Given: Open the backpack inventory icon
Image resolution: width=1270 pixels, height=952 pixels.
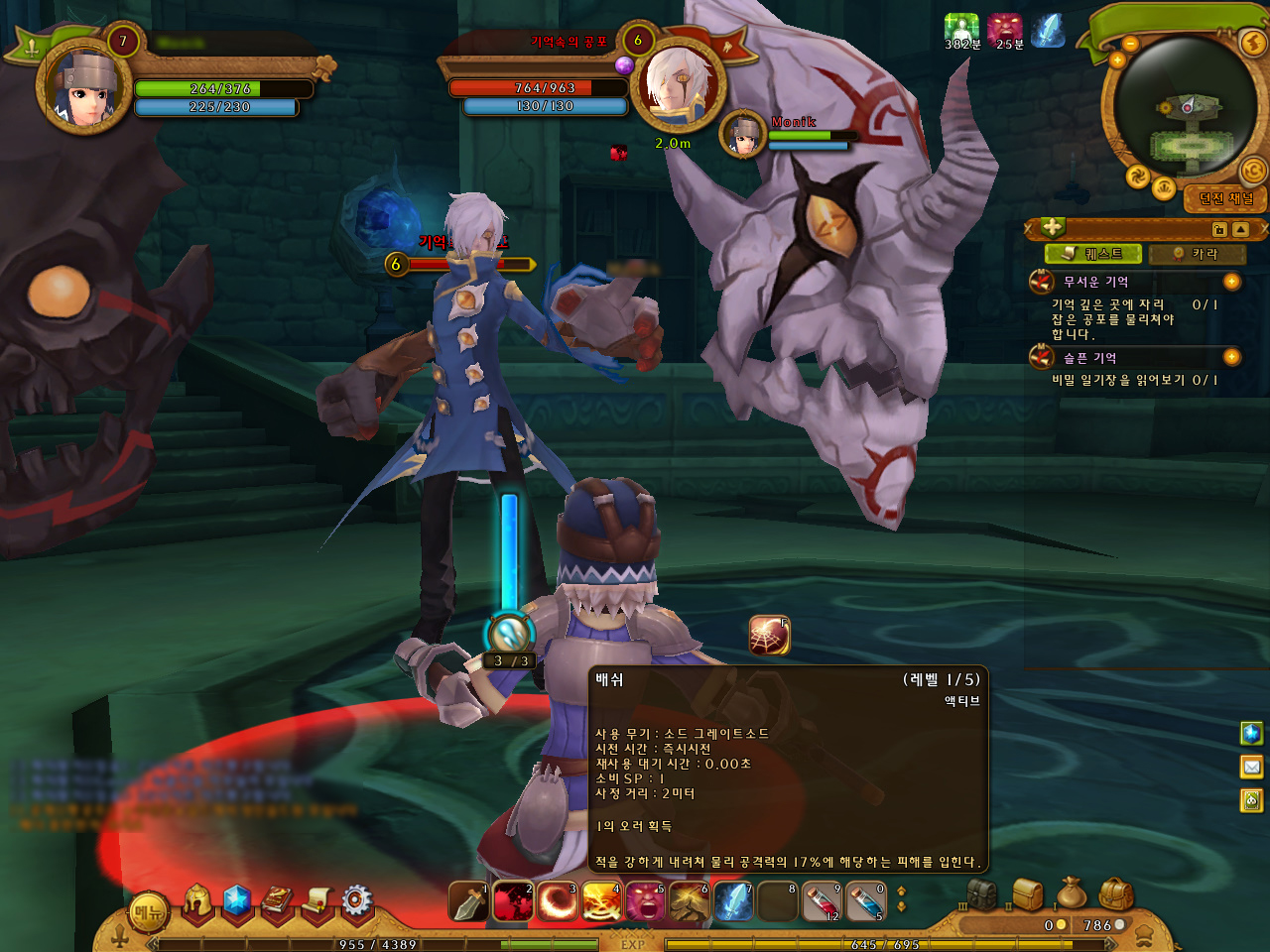Looking at the screenshot, I should pyautogui.click(x=1116, y=894).
